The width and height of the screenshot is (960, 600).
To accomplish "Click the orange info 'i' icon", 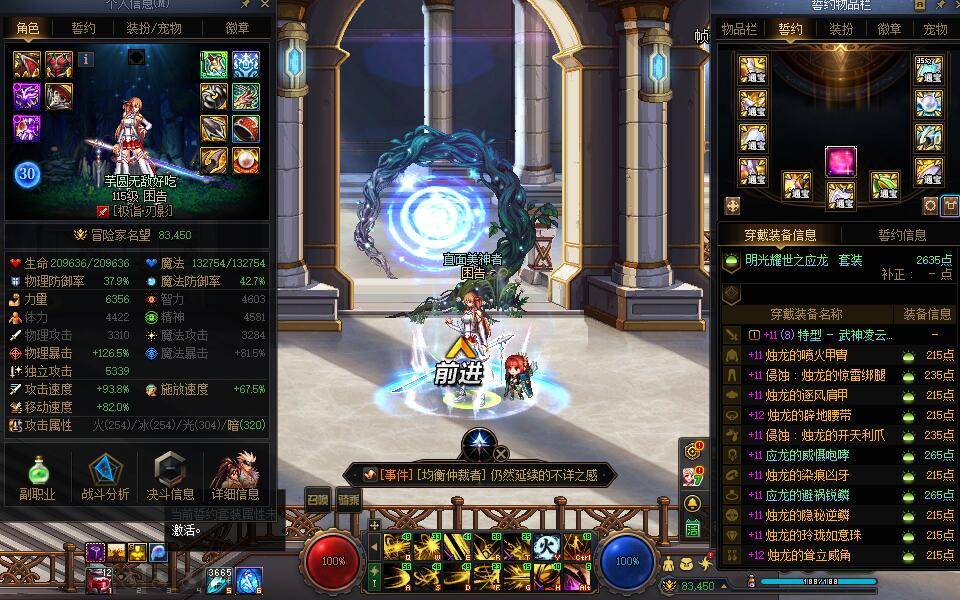I will tap(86, 59).
